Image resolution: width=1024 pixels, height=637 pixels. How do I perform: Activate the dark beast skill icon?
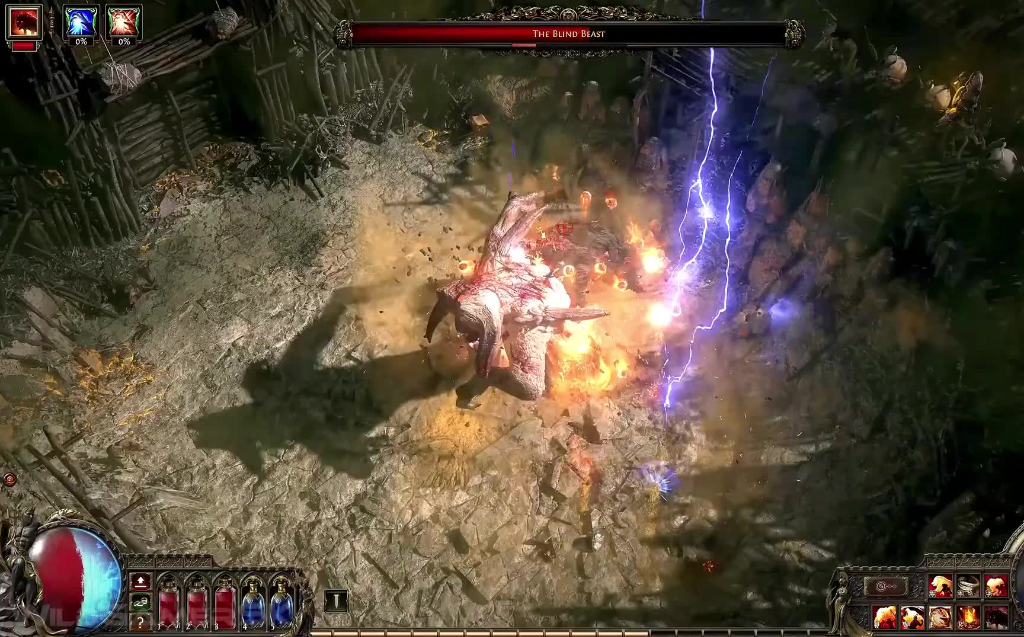pos(996,617)
